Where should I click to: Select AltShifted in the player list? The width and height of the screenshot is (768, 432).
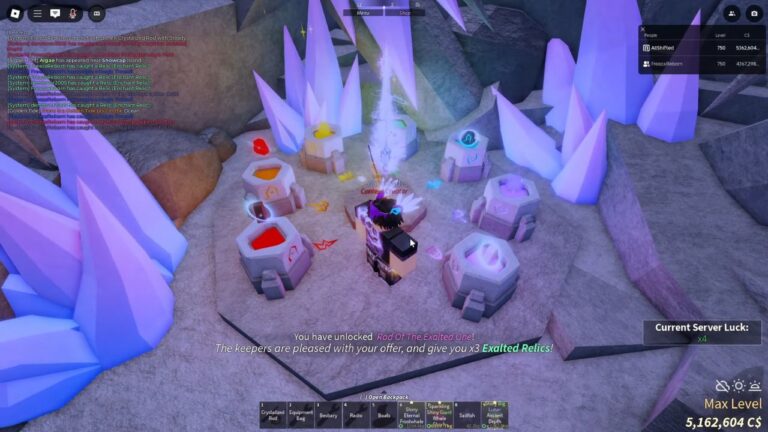(x=665, y=47)
